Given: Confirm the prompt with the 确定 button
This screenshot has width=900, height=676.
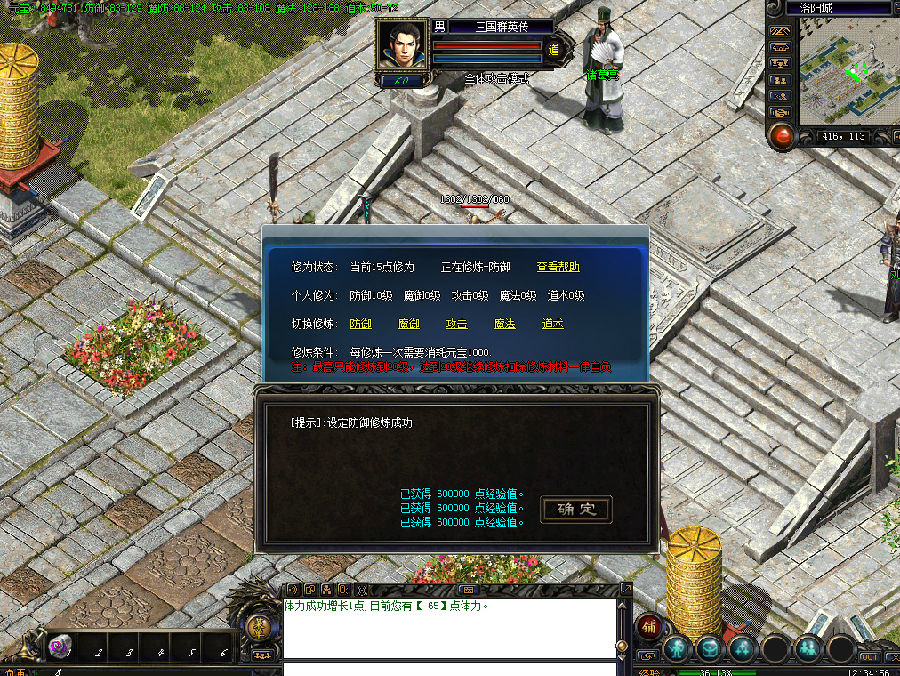Looking at the screenshot, I should tap(576, 509).
